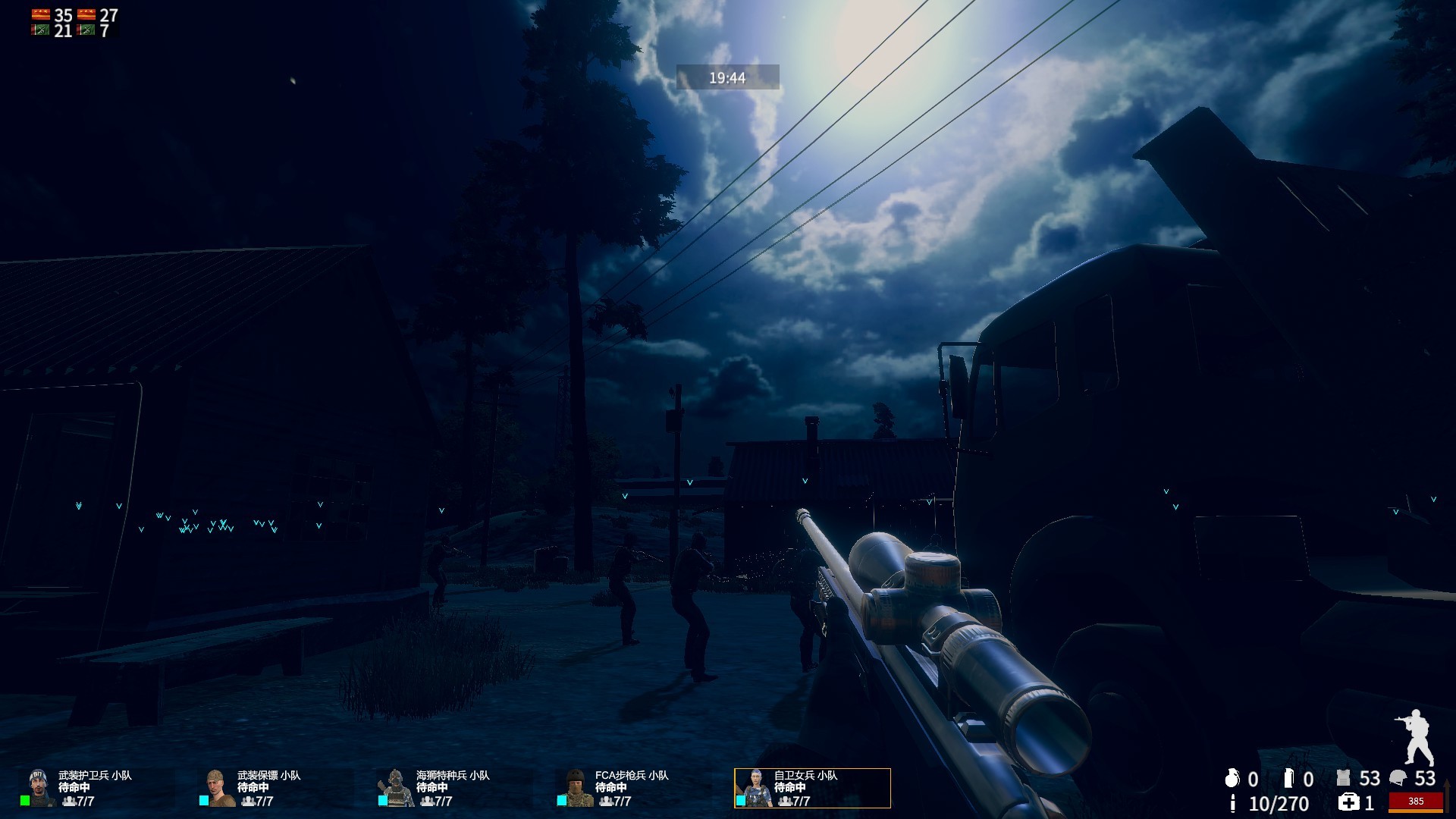This screenshot has width=1456, height=819.
Task: Click the highlighted 自卫女兵 squad card
Action: 812,788
